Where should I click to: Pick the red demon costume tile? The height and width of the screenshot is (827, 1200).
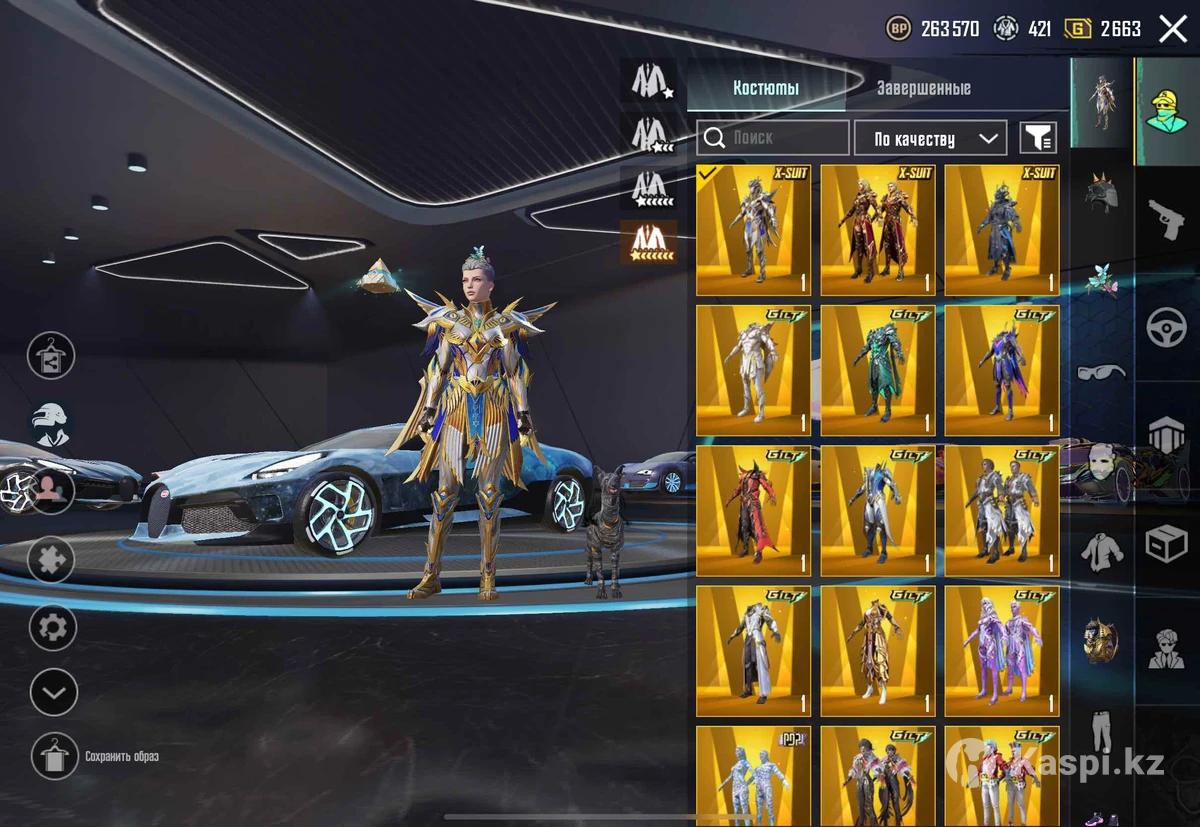click(753, 510)
